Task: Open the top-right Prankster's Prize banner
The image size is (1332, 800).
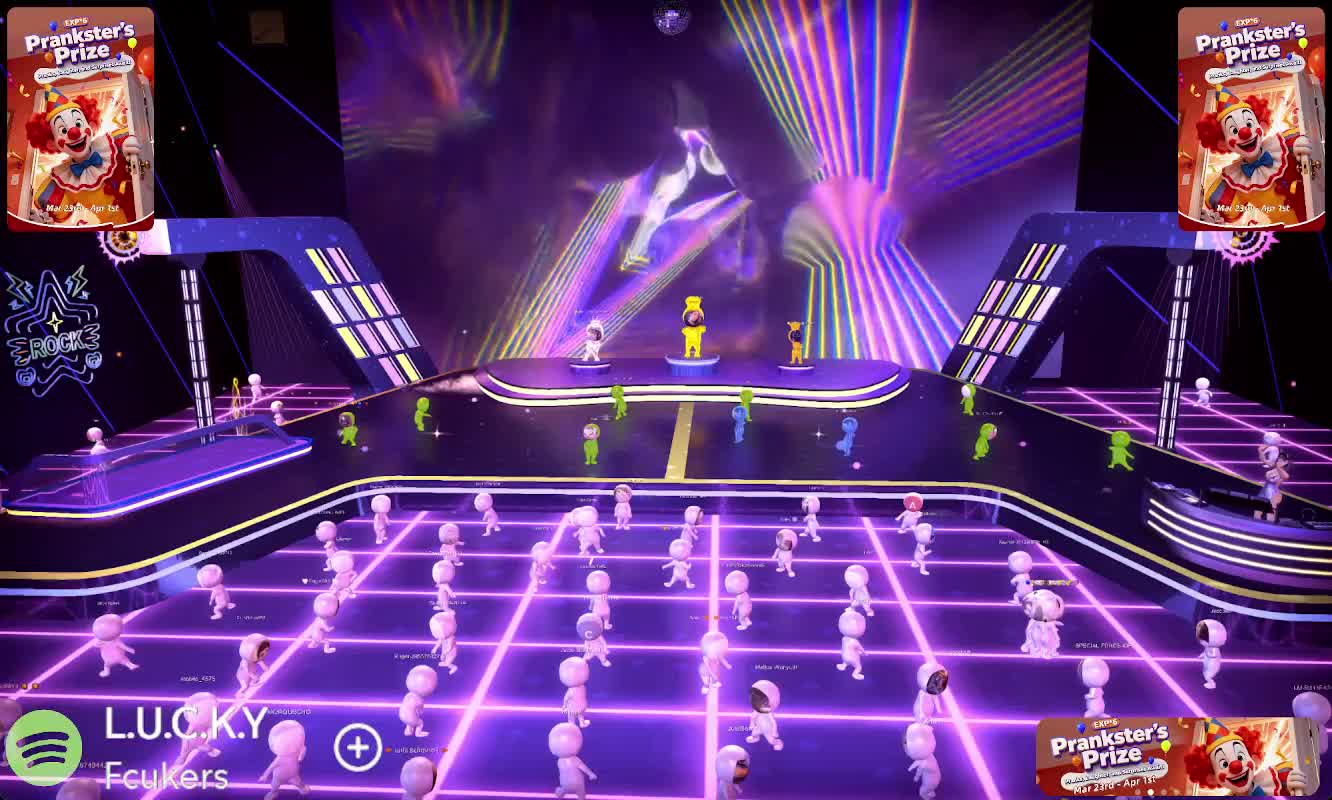Action: tap(1251, 118)
